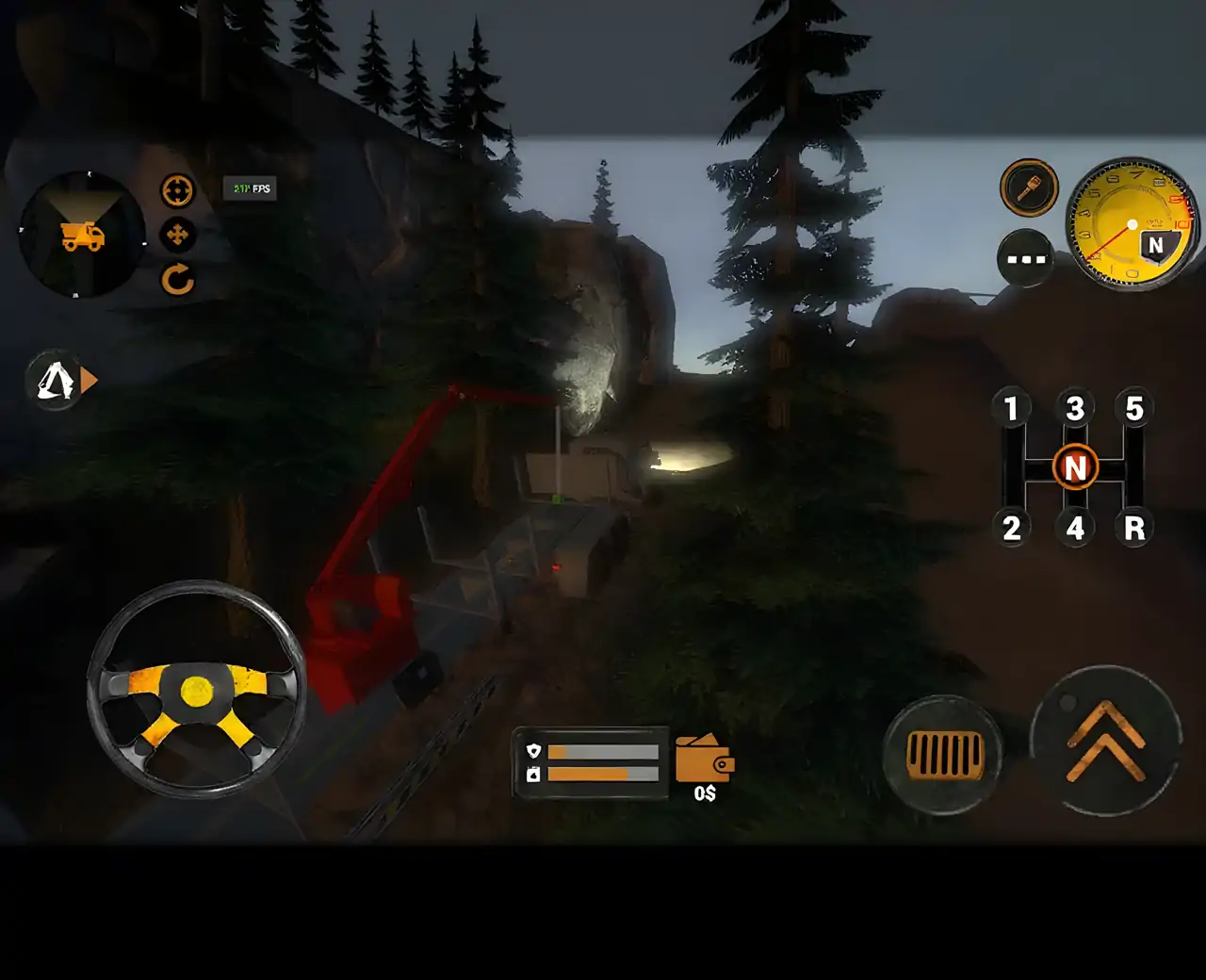
Task: Shift into first gear
Action: tap(1011, 409)
